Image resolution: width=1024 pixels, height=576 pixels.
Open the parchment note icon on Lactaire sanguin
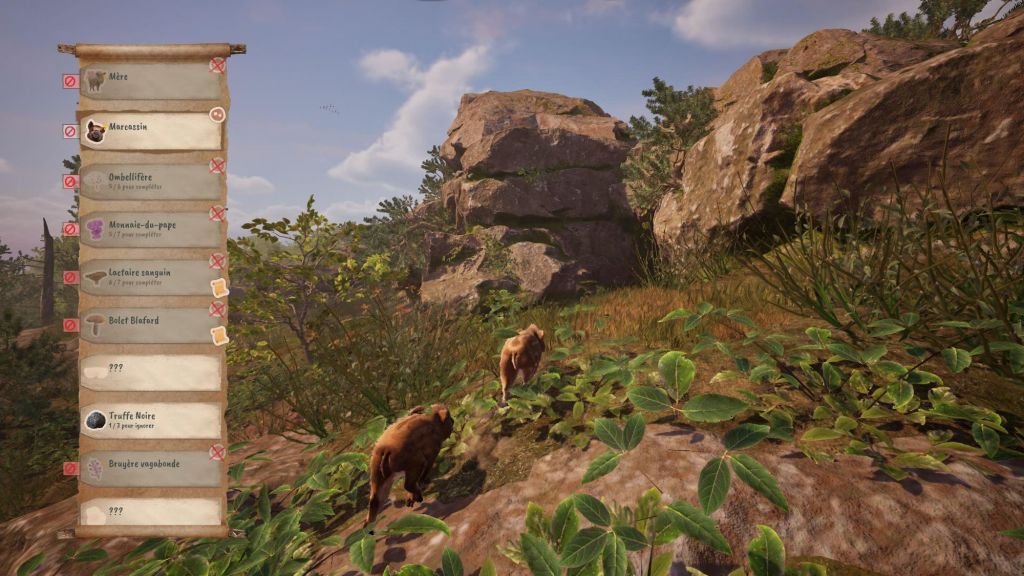click(219, 288)
